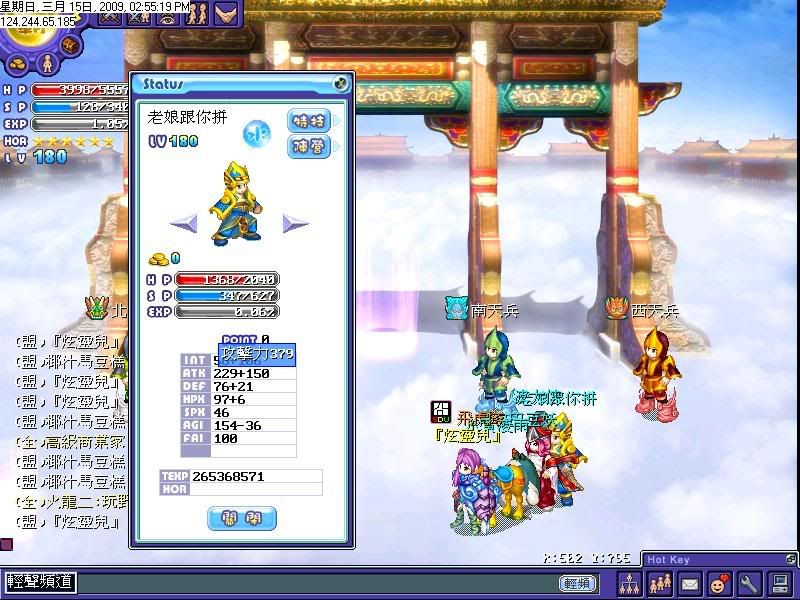Open the gold ingots icon on the wheel
800x600 pixels.
pos(16,62)
